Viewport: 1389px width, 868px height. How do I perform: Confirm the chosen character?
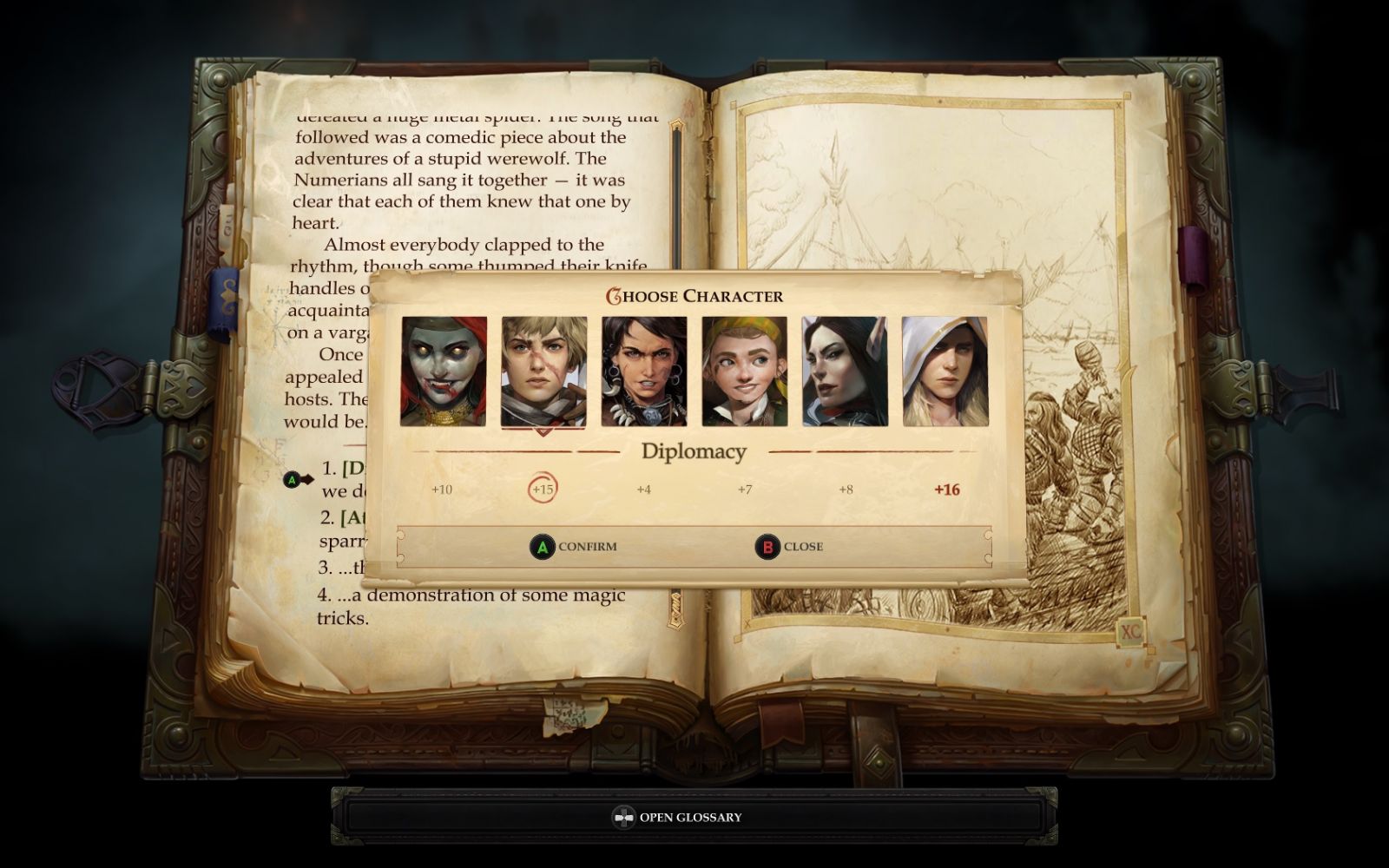574,547
